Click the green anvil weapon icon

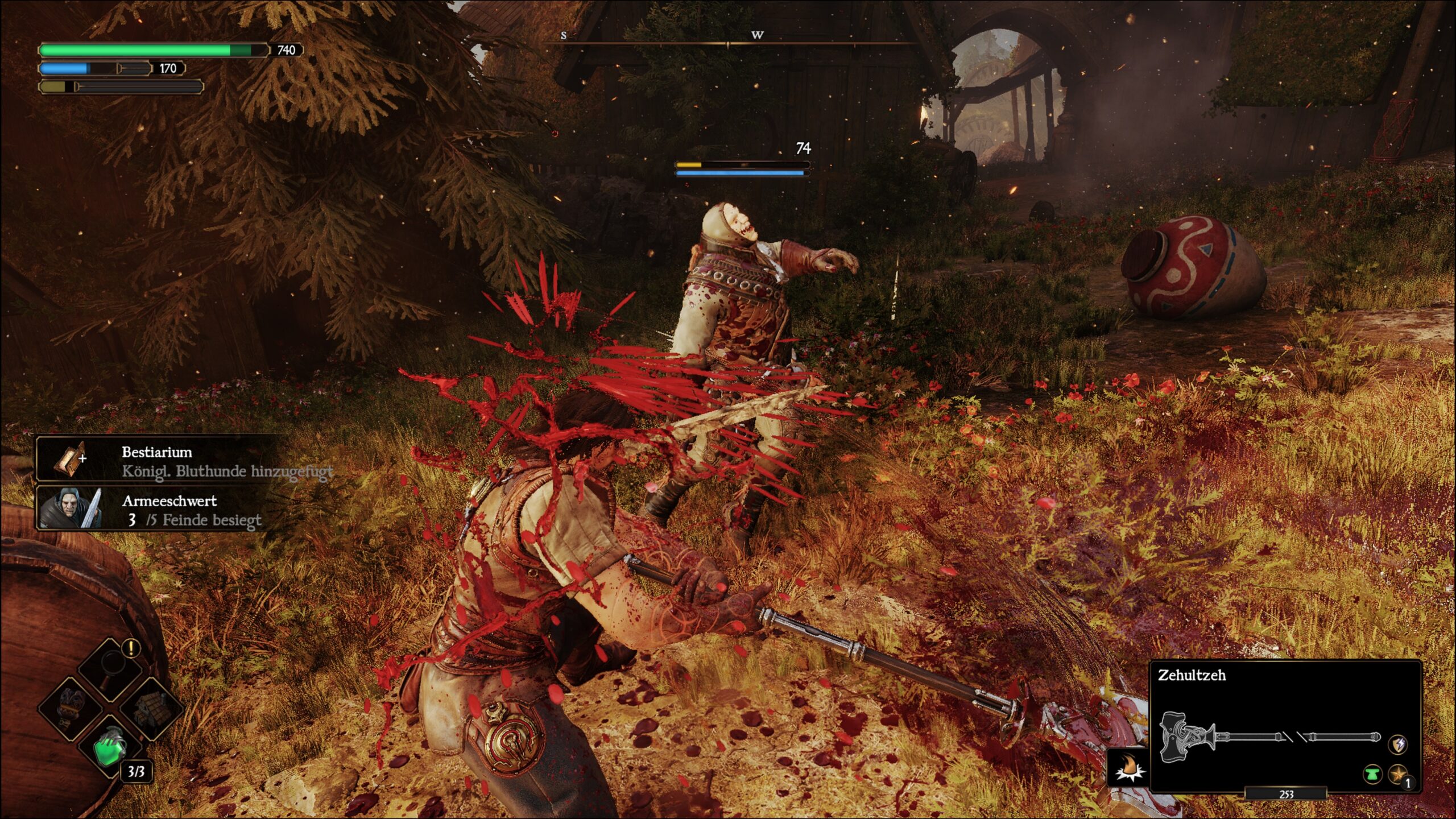coord(1372,774)
